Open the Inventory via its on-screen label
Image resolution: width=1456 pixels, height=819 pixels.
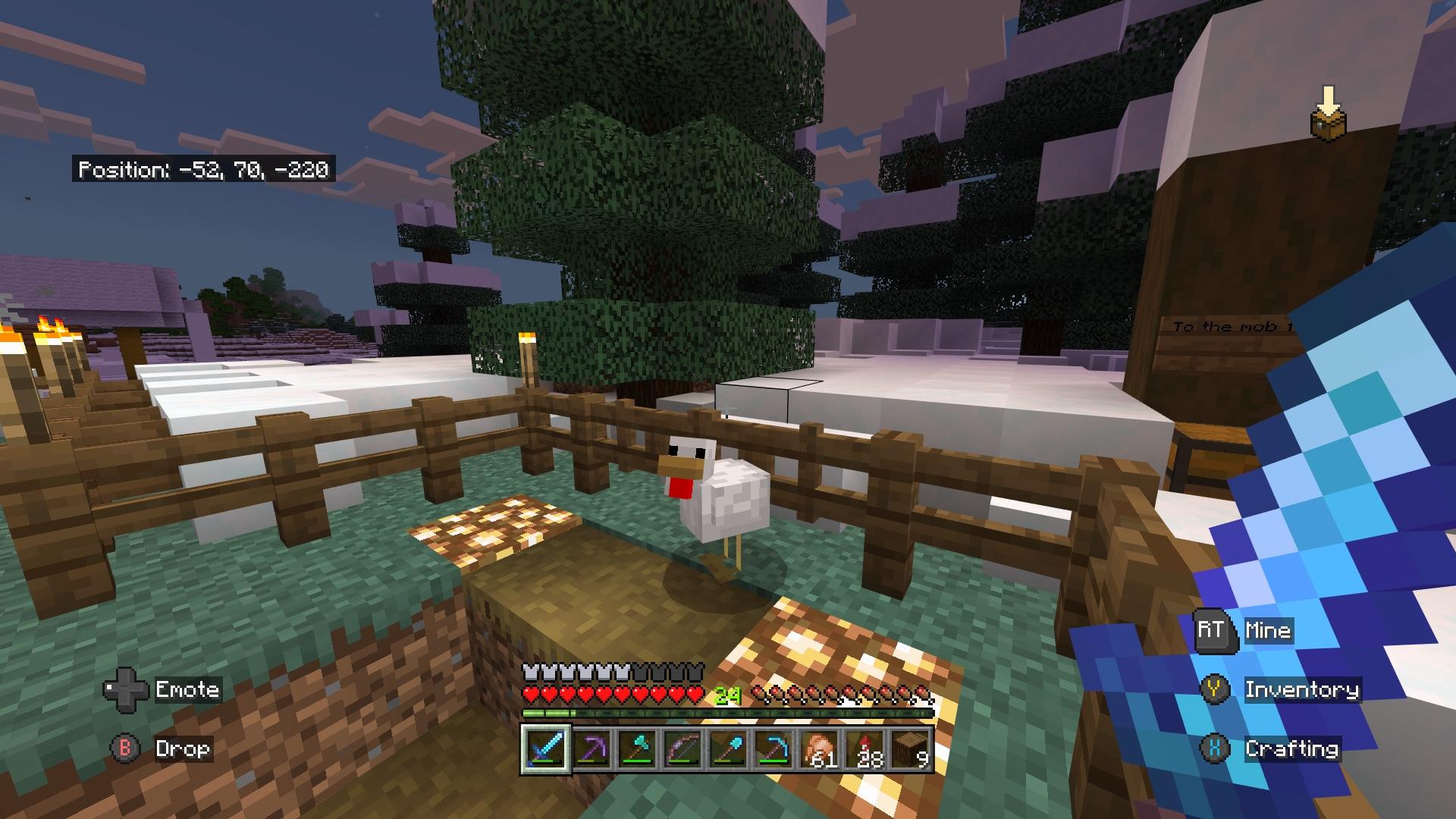[1304, 690]
